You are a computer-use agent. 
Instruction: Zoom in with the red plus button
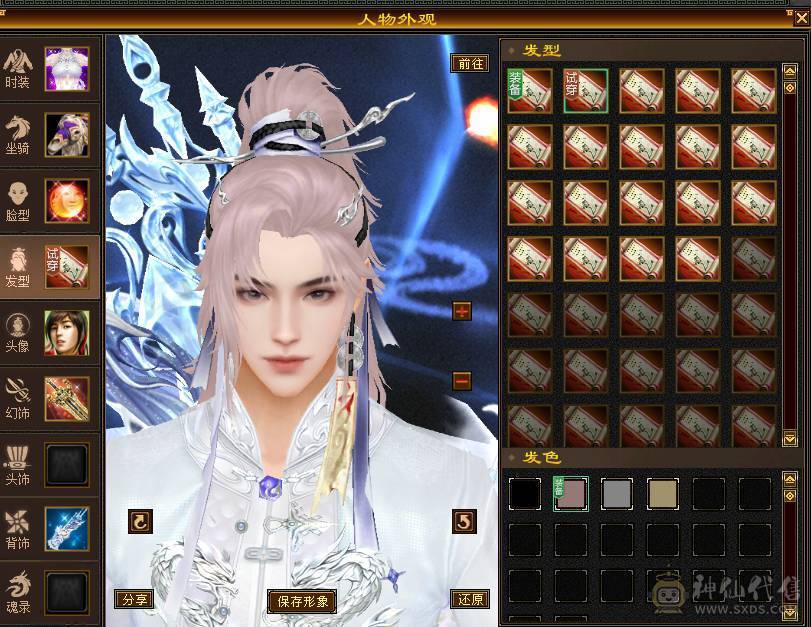tap(461, 311)
